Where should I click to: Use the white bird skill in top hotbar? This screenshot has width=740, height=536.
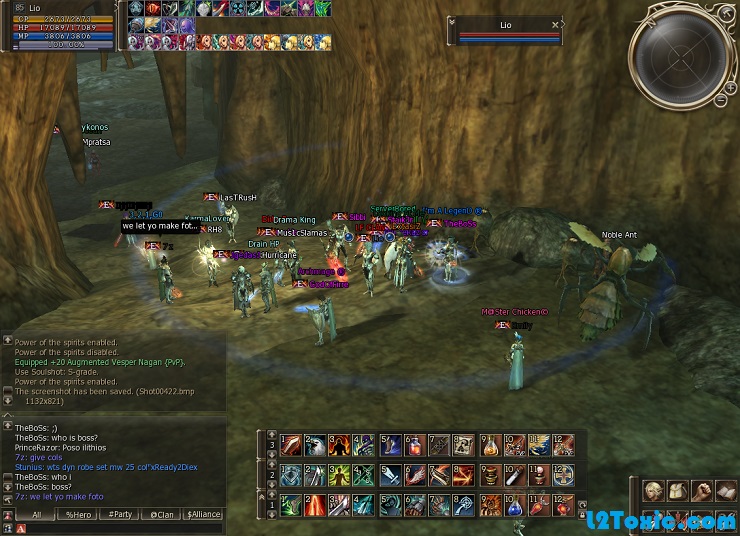tap(315, 443)
